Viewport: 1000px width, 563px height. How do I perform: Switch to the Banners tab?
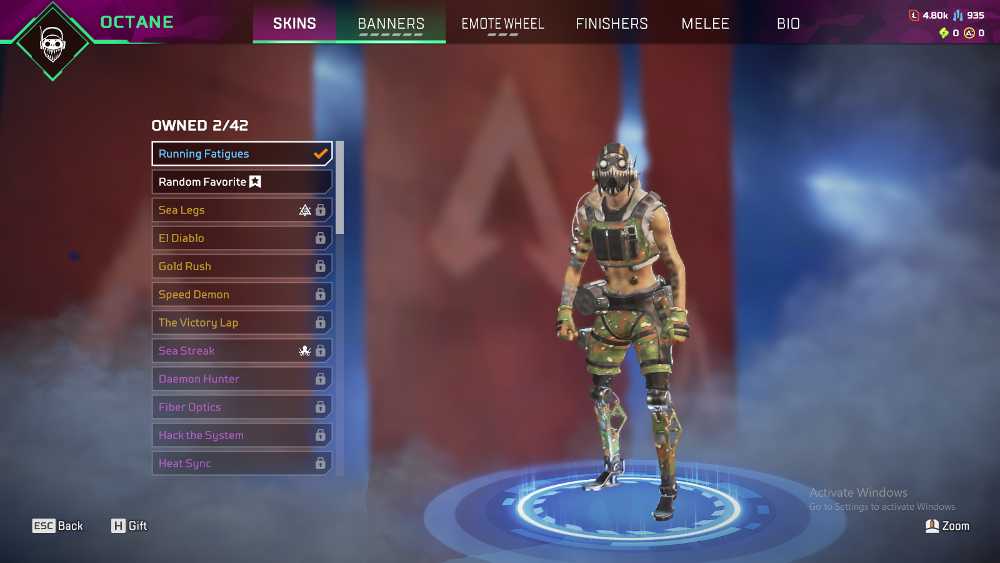pos(391,23)
